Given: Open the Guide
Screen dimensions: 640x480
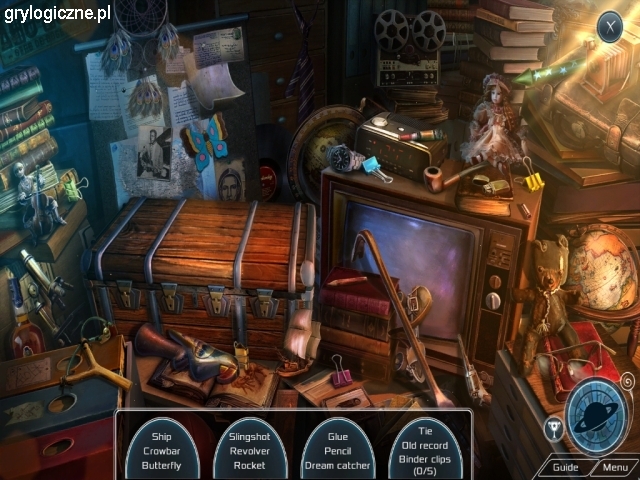Looking at the screenshot, I should point(565,467).
